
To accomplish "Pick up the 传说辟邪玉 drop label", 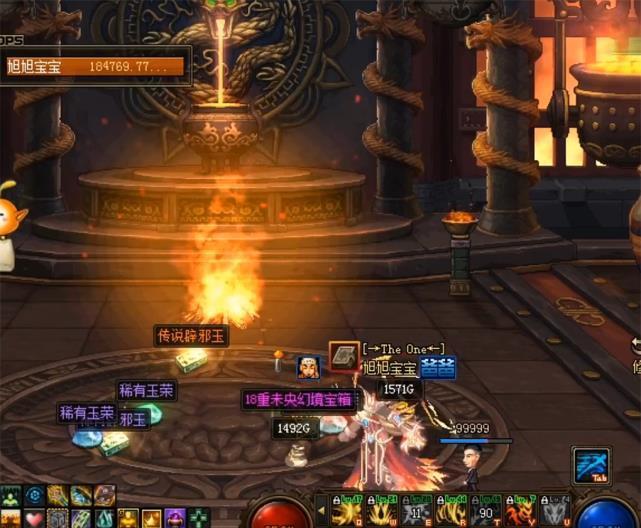I will (x=192, y=336).
